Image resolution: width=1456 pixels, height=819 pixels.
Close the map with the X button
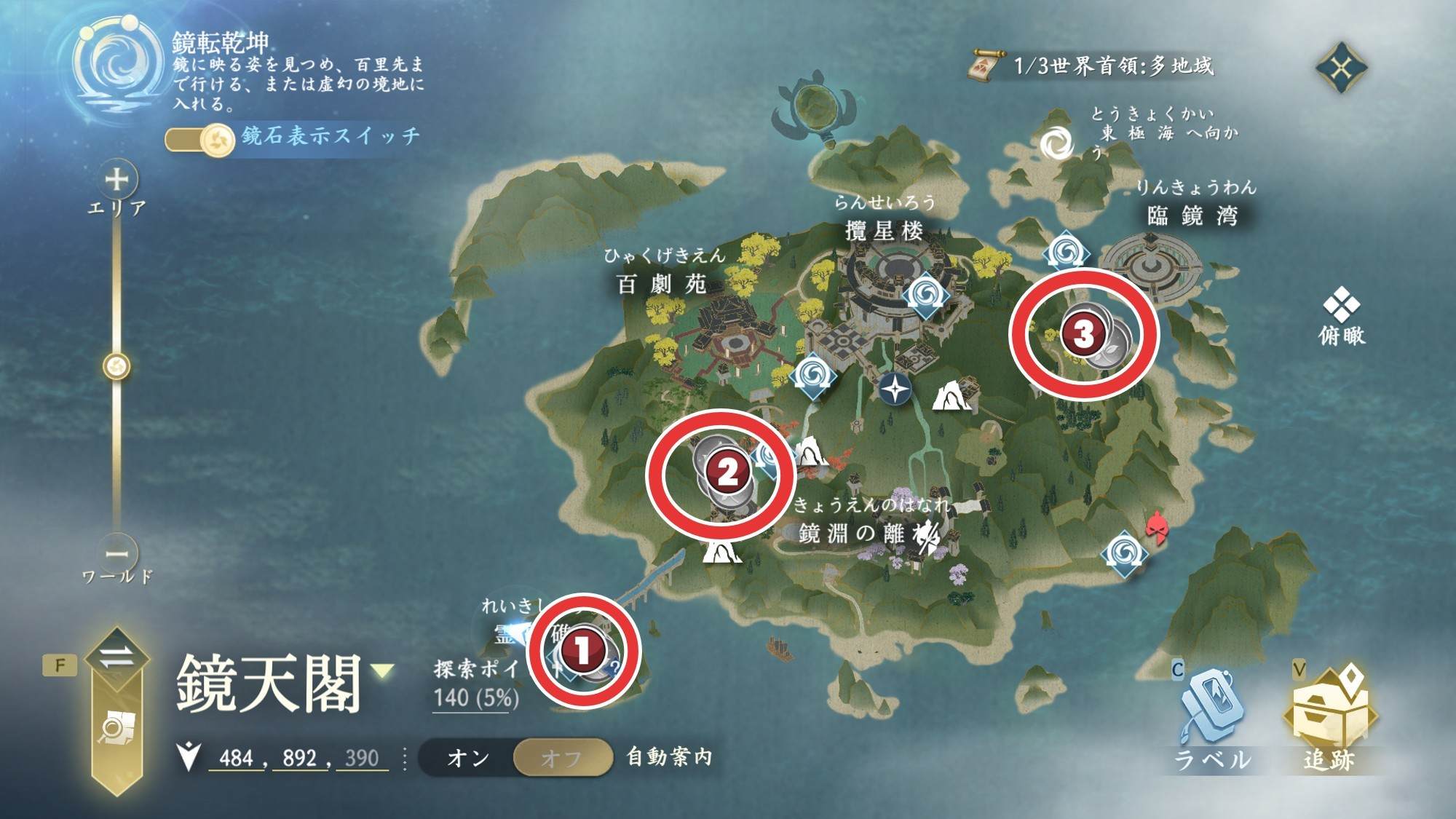click(x=1341, y=68)
